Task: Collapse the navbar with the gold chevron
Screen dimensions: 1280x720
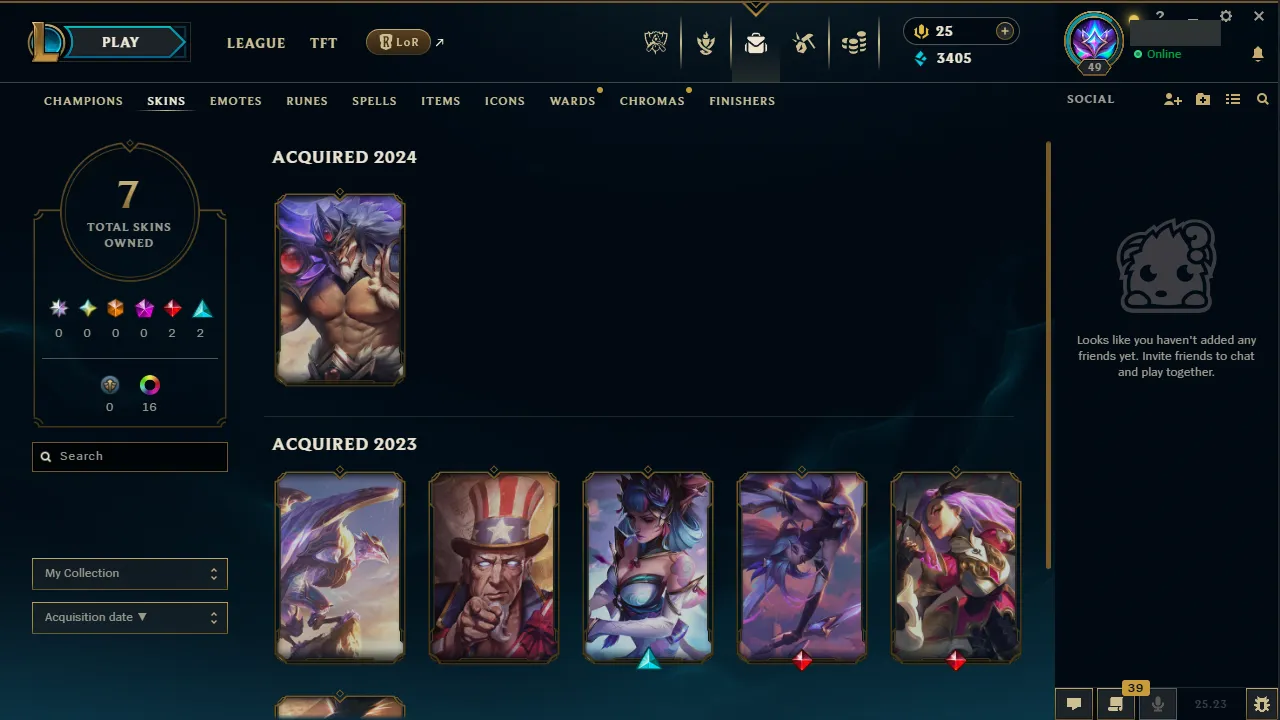Action: tap(755, 8)
